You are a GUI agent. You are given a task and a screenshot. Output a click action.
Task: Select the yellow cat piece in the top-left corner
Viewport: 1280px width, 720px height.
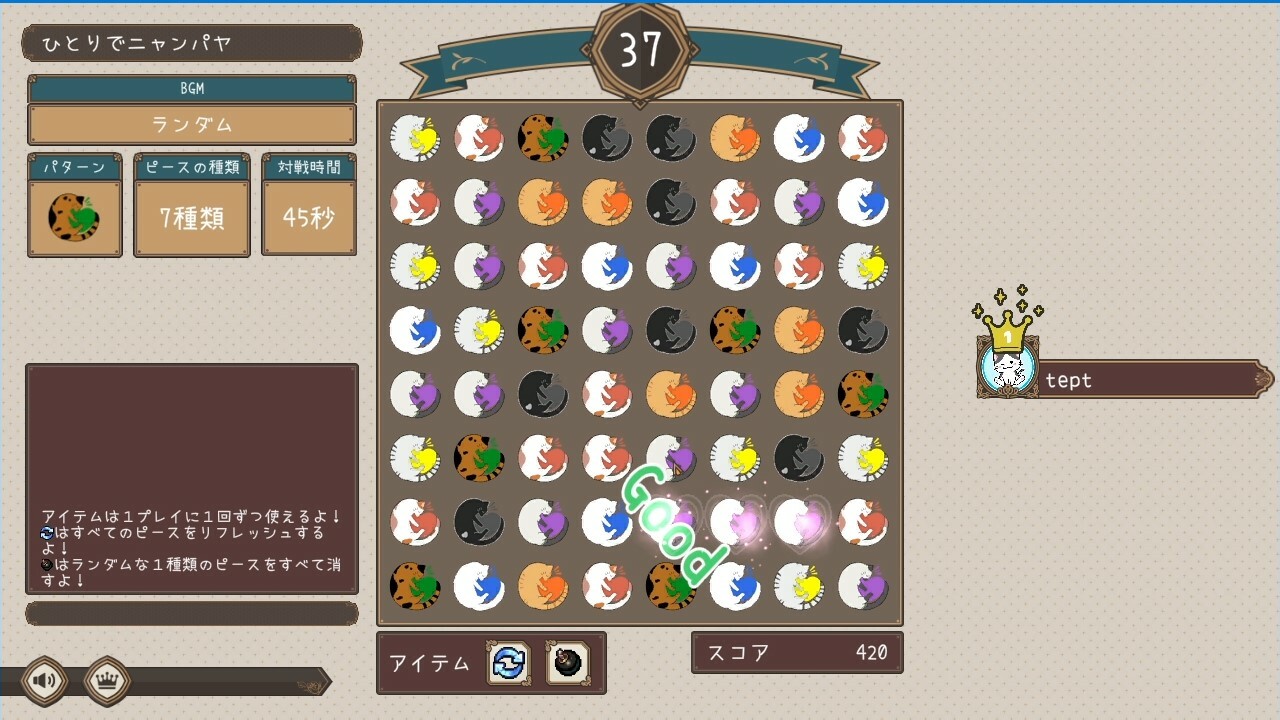[414, 138]
